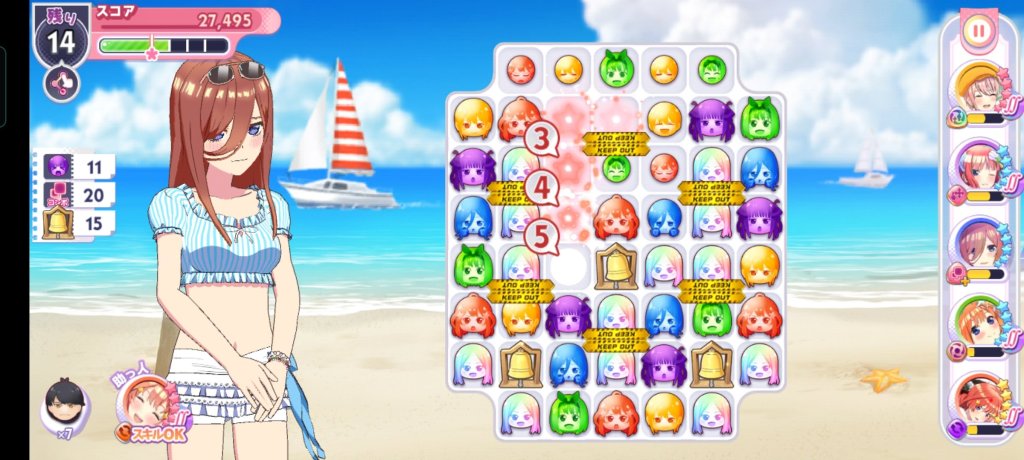Select the large green piece in the top row
The width and height of the screenshot is (1024, 460).
point(617,69)
